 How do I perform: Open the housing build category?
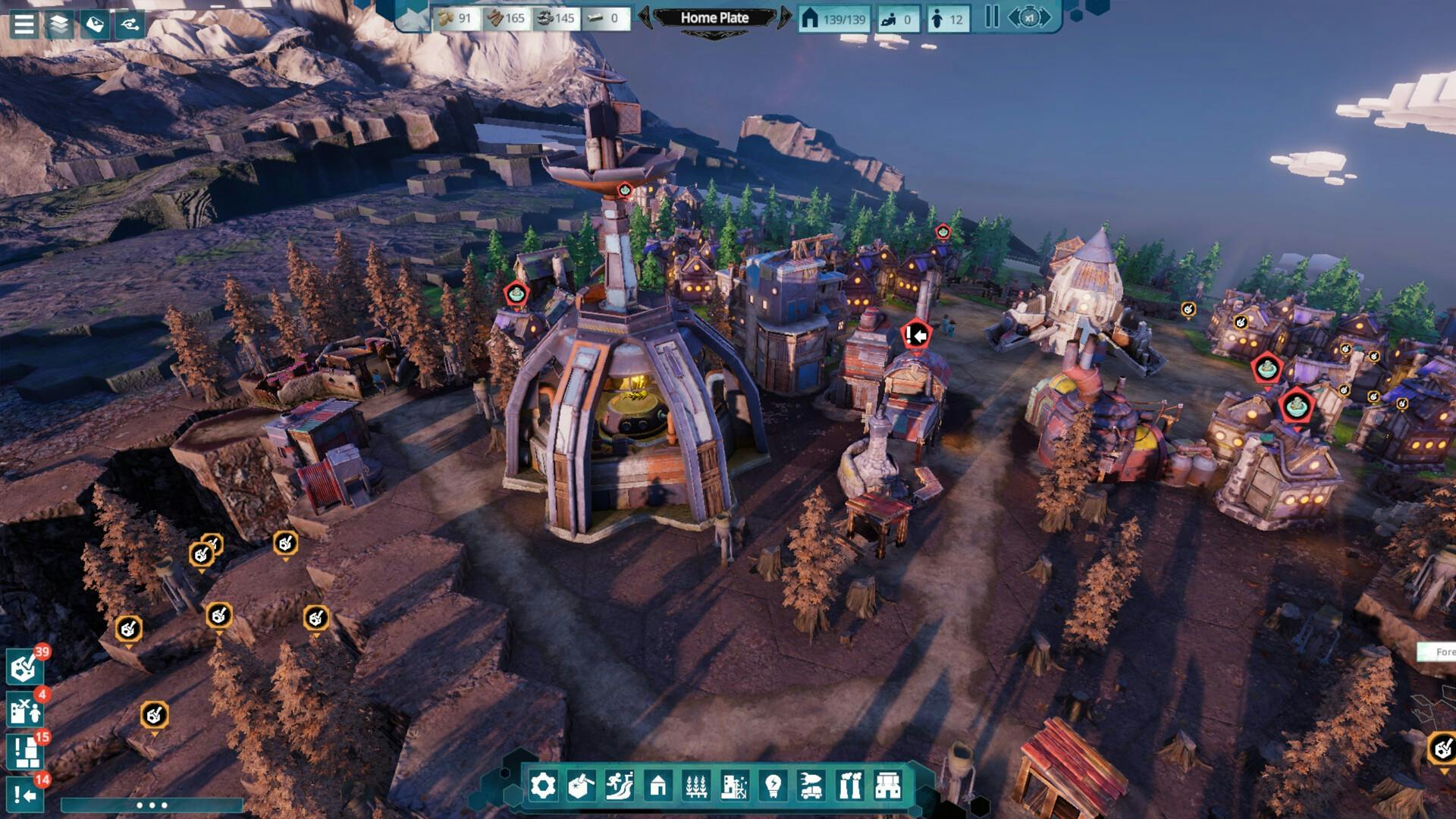pos(658,786)
